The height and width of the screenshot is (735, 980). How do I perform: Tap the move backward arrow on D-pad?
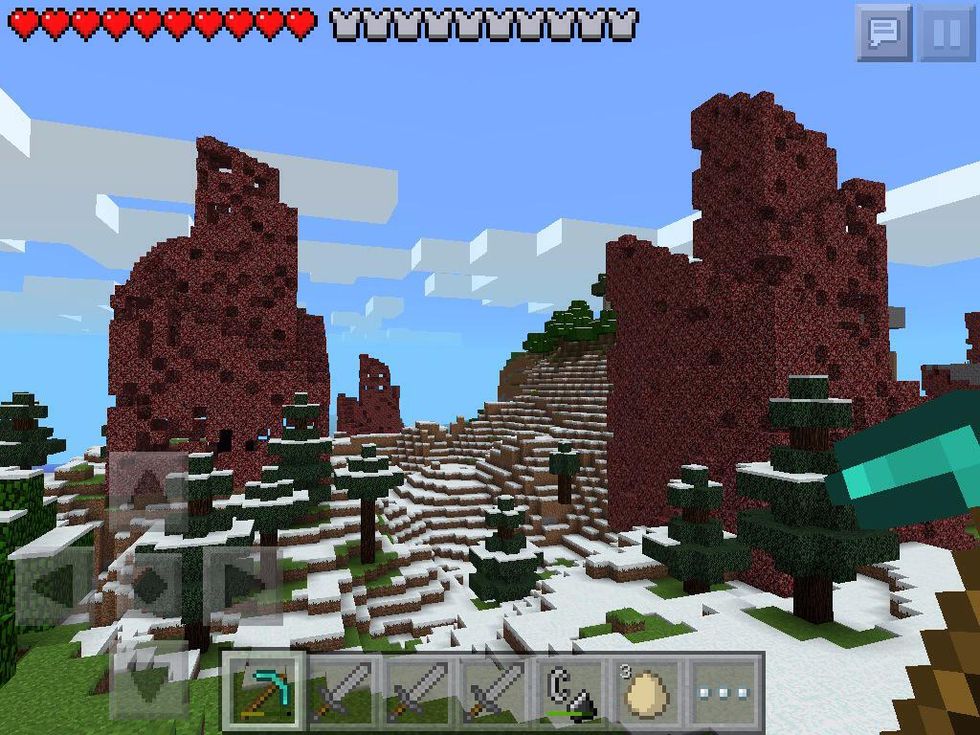click(x=147, y=680)
